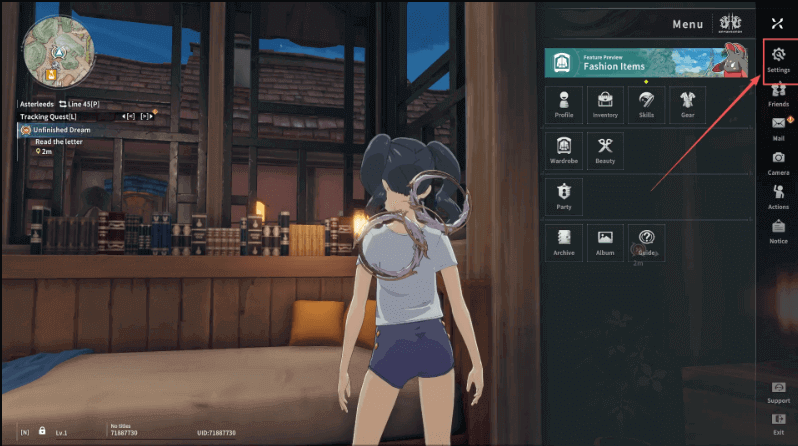Open the Actions panel
This screenshot has height=446, width=798.
pyautogui.click(x=778, y=195)
